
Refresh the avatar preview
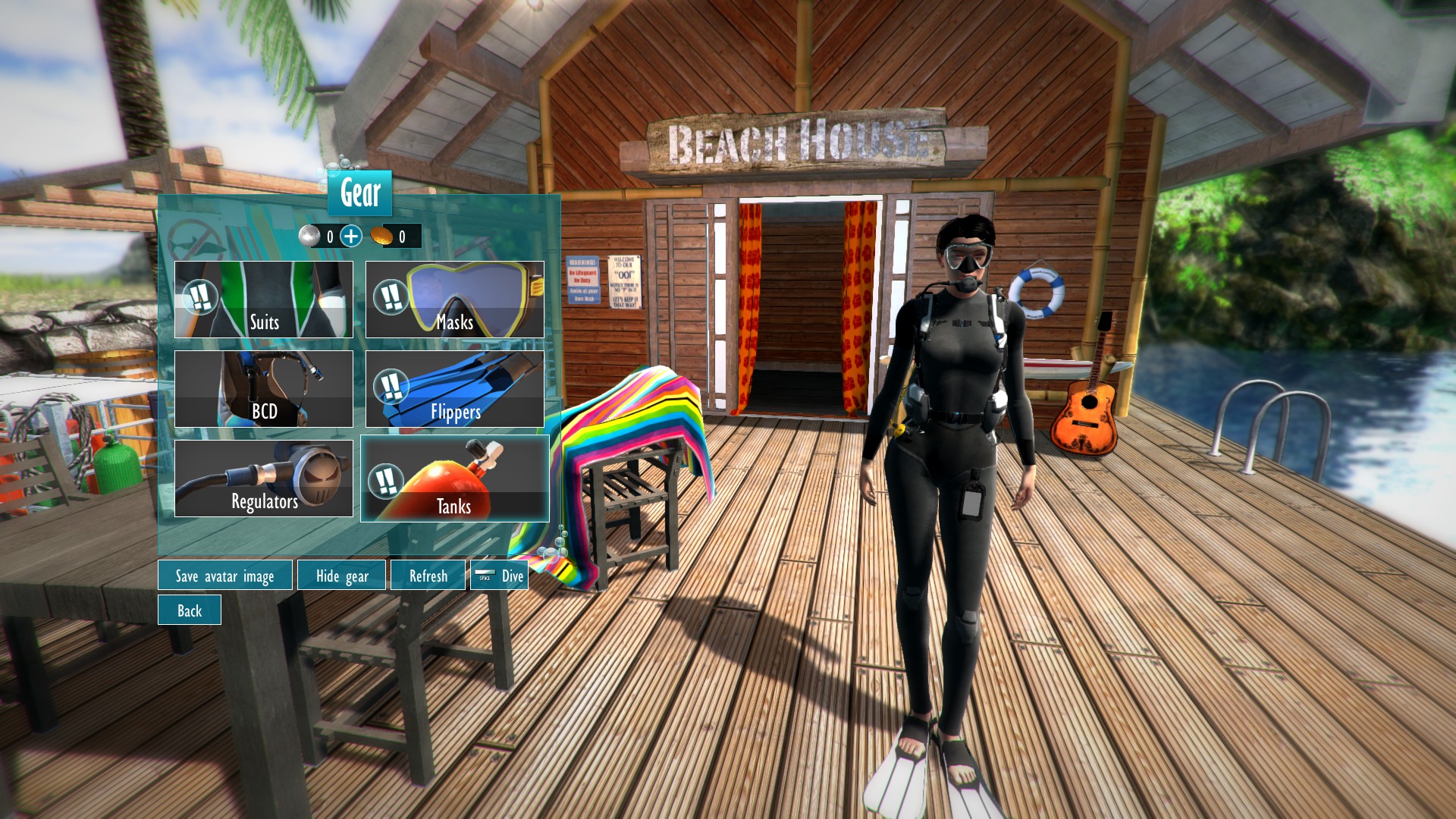428,576
